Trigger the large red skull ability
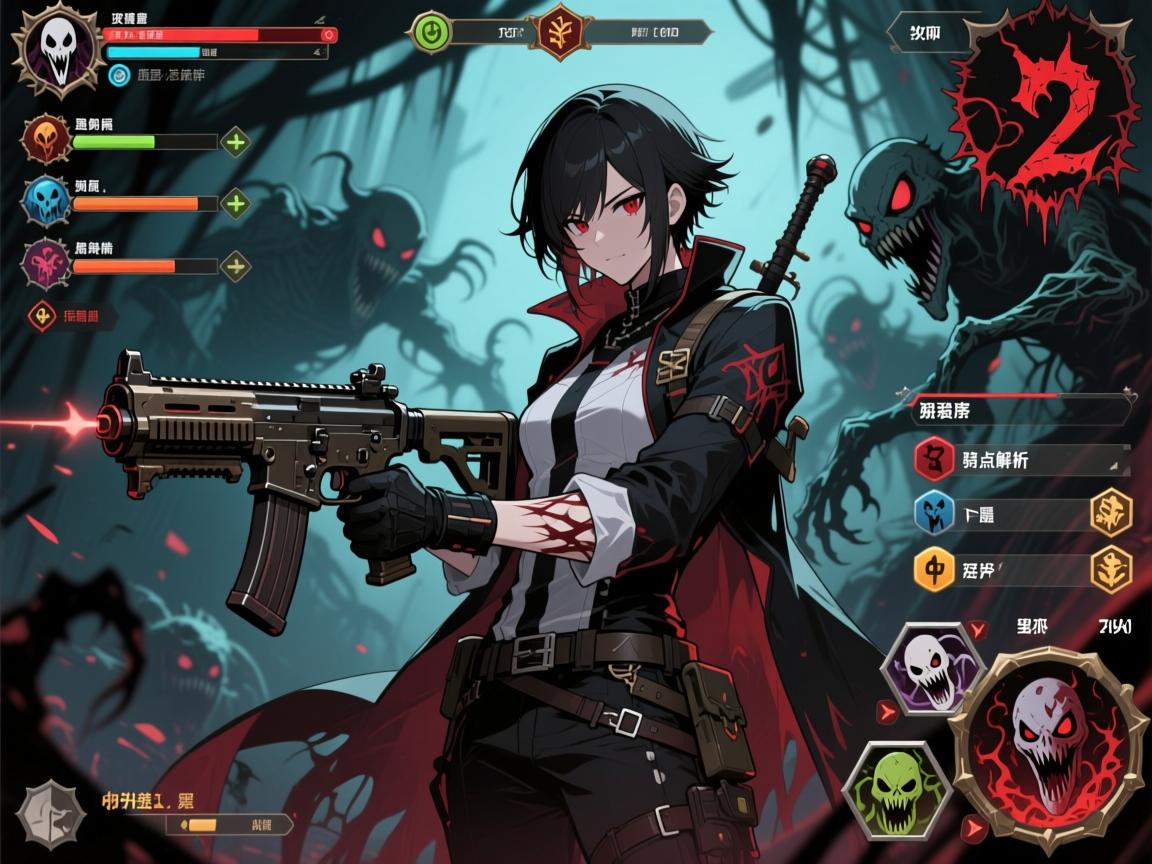The width and height of the screenshot is (1152, 864). (1043, 745)
